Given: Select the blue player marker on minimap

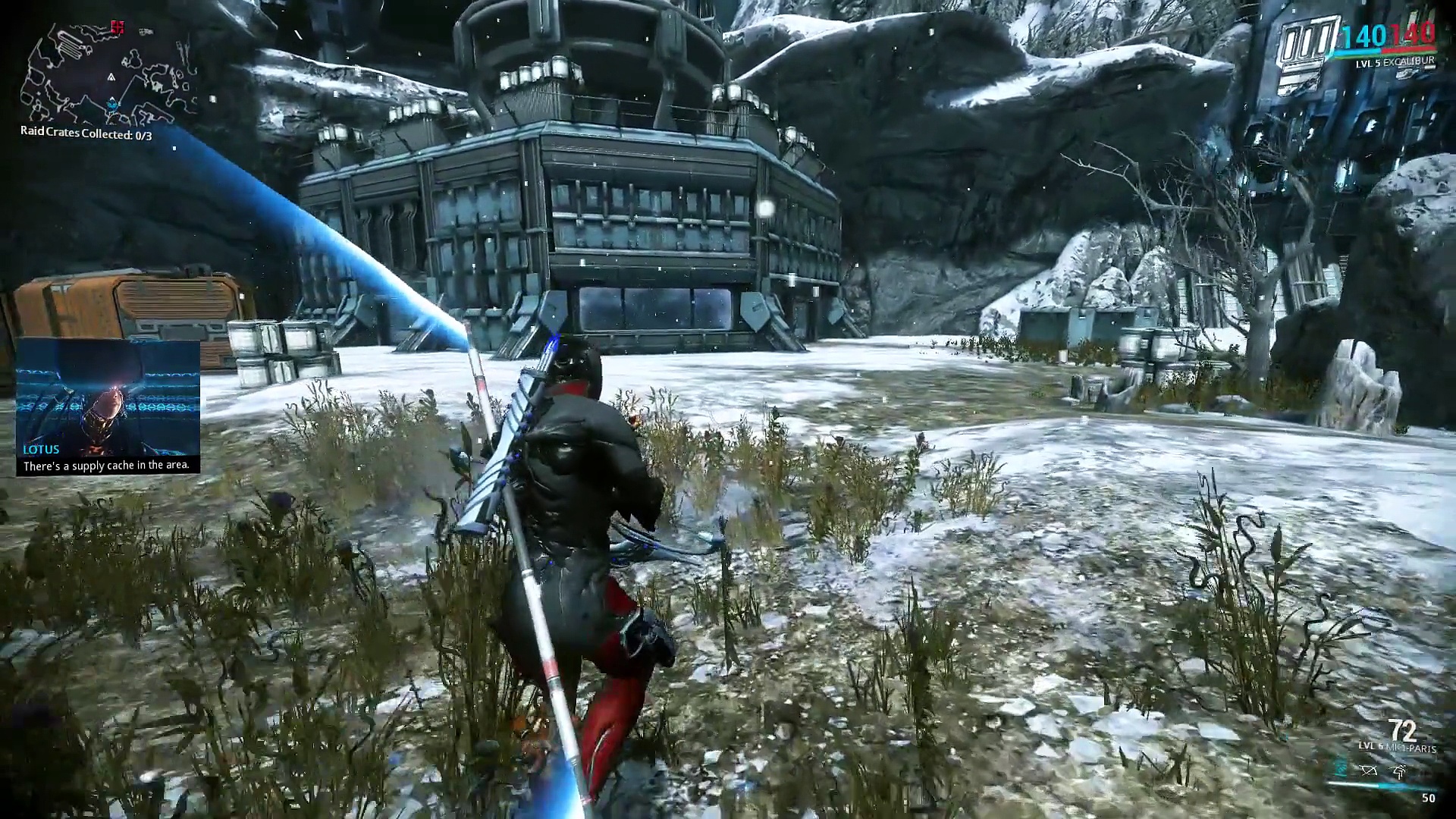Looking at the screenshot, I should (x=113, y=103).
